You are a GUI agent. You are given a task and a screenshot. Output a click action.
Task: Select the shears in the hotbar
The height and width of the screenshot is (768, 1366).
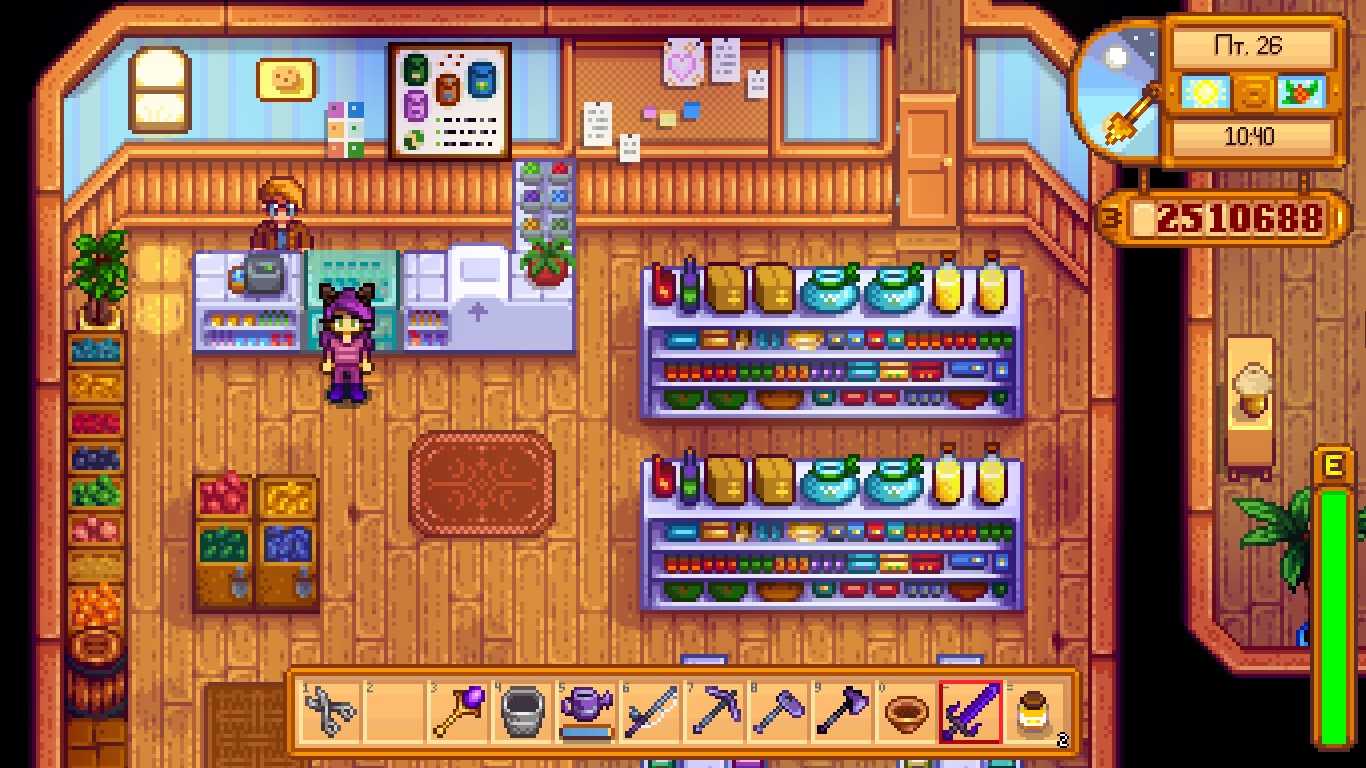[x=330, y=713]
